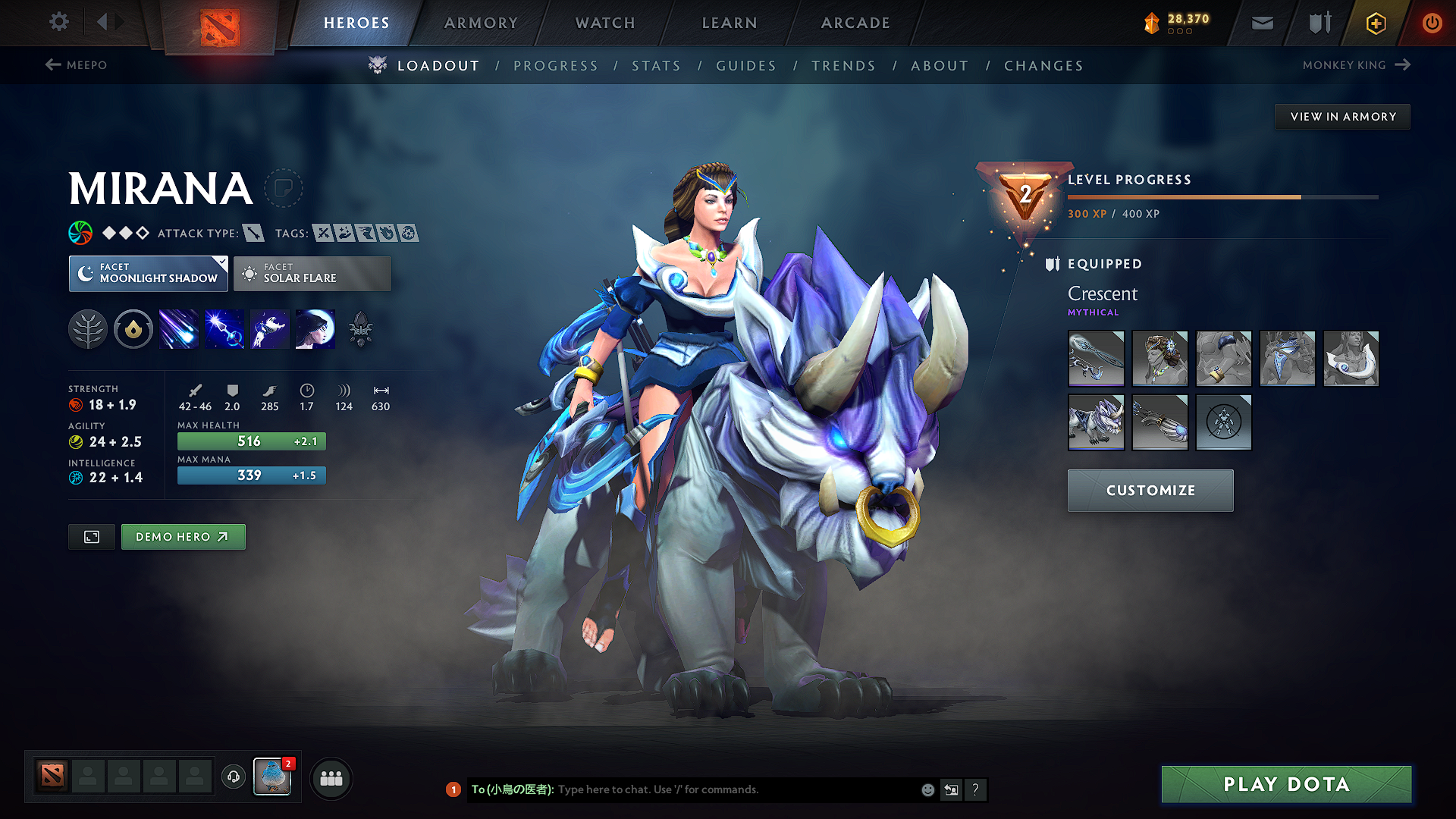Open the mail notifications envelope icon

tap(1262, 23)
